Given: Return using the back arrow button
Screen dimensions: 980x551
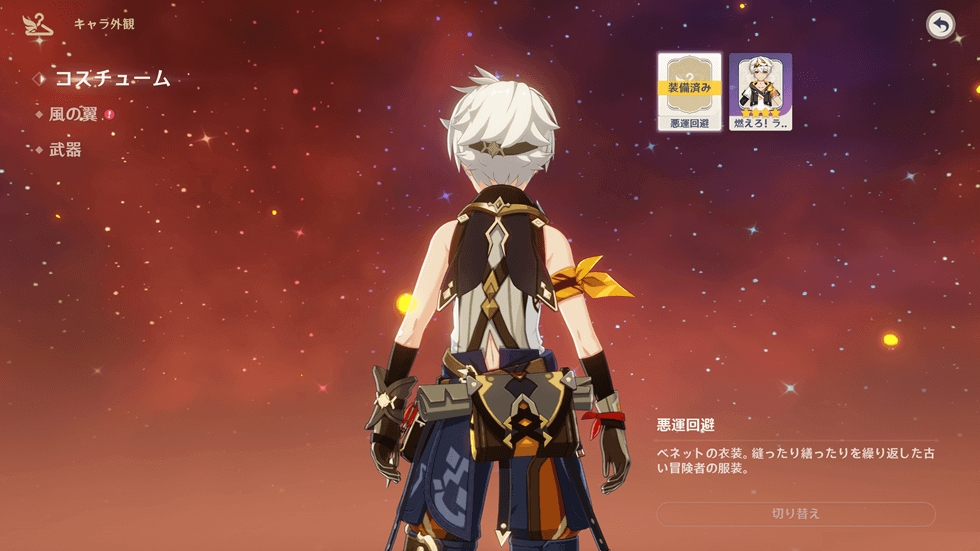Looking at the screenshot, I should pos(940,25).
